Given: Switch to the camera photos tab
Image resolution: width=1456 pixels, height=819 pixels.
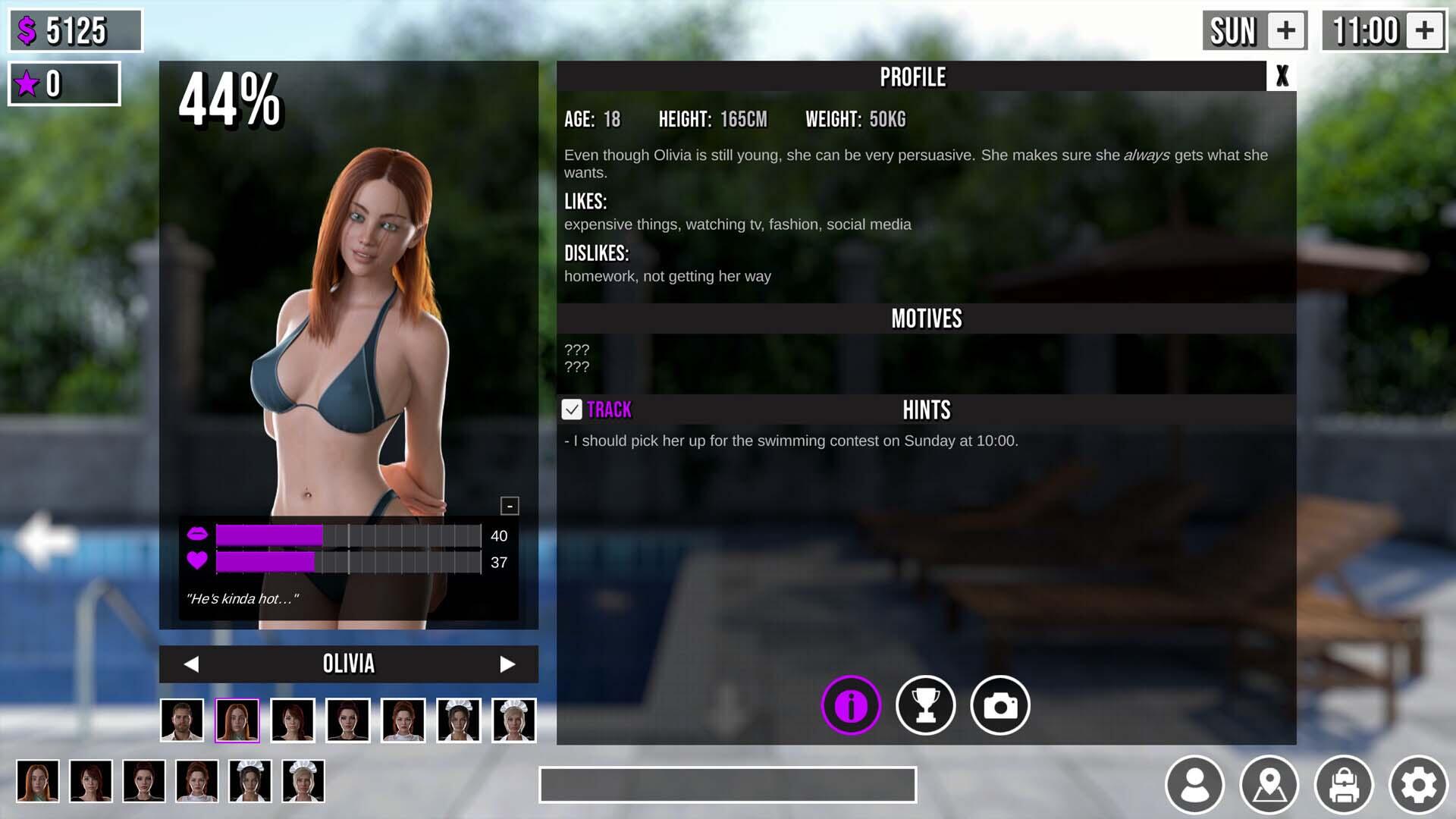Looking at the screenshot, I should pos(1000,705).
